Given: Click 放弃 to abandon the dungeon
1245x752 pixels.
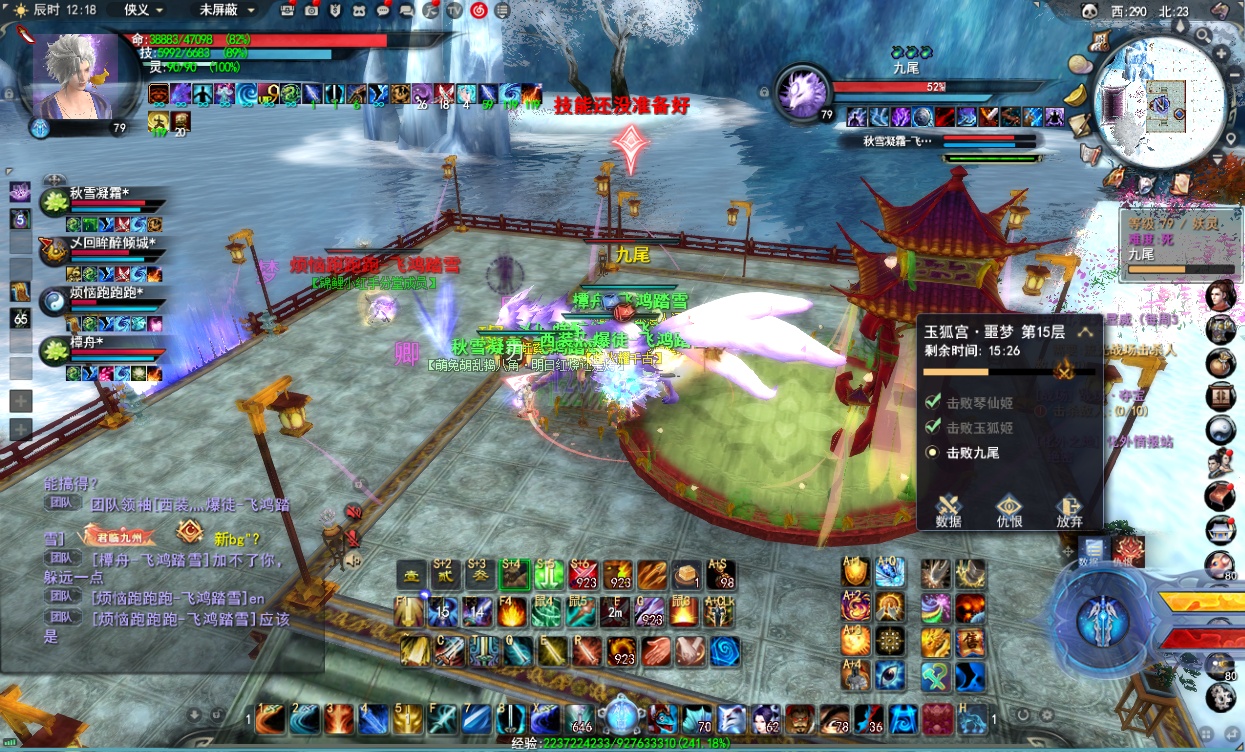Looking at the screenshot, I should [x=1069, y=510].
